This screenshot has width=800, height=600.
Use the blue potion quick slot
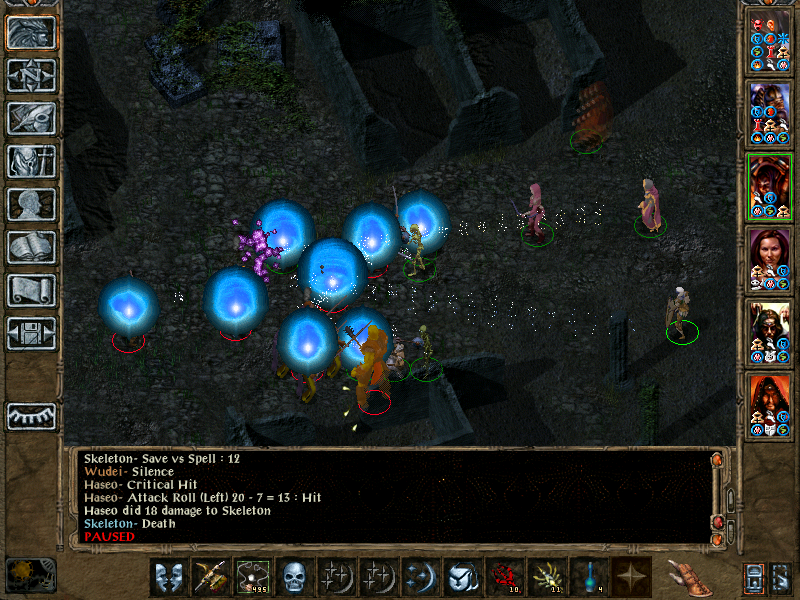click(588, 576)
